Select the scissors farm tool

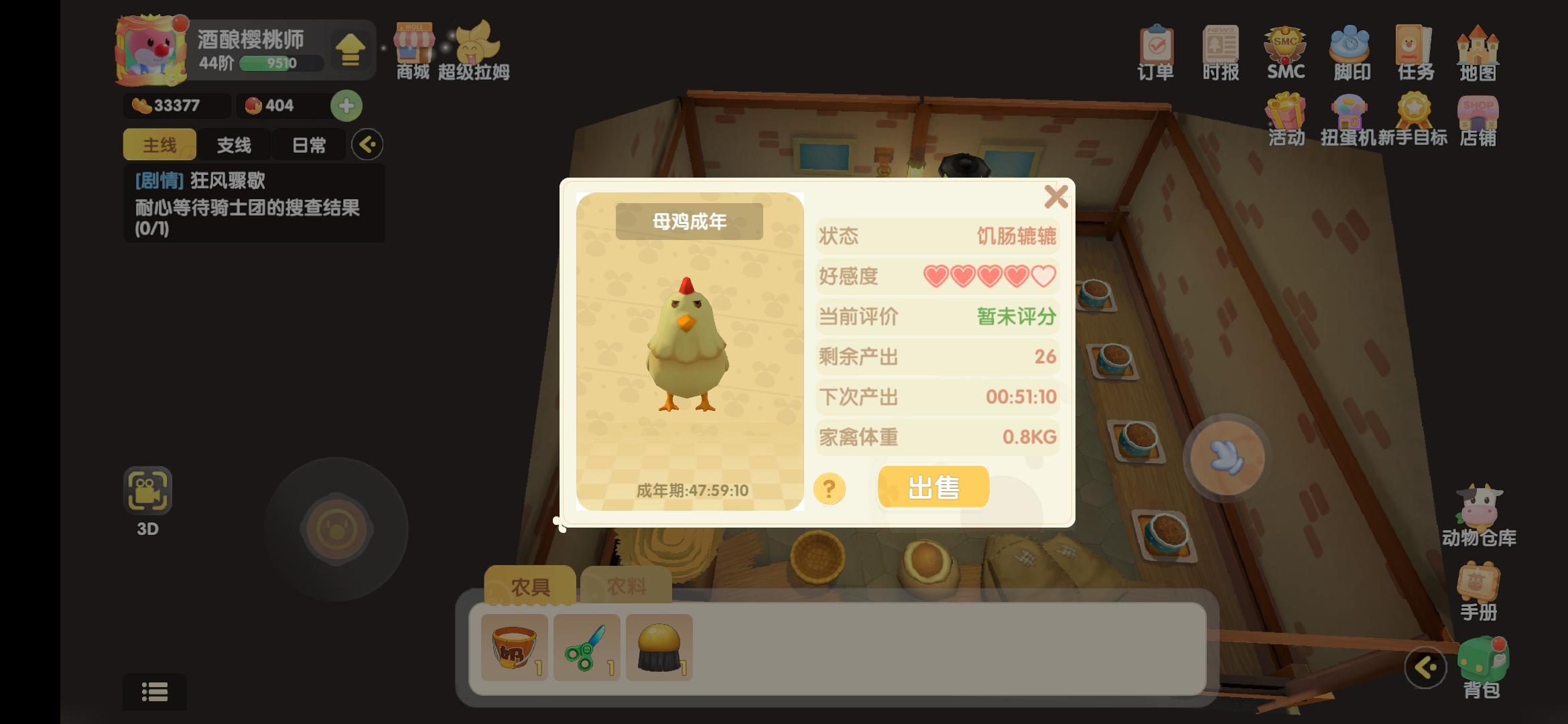(x=586, y=646)
